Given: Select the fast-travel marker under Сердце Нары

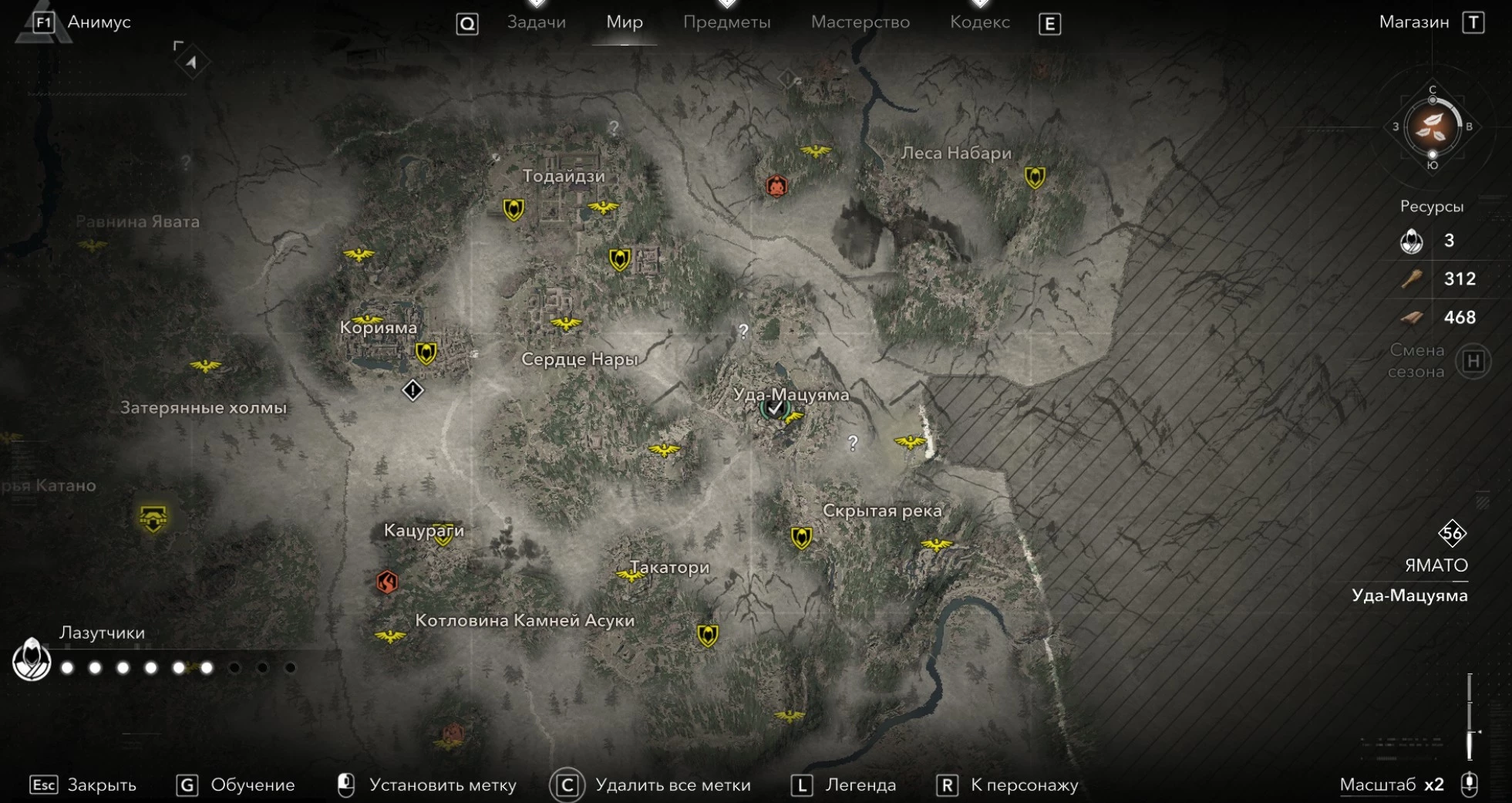Looking at the screenshot, I should tap(664, 450).
